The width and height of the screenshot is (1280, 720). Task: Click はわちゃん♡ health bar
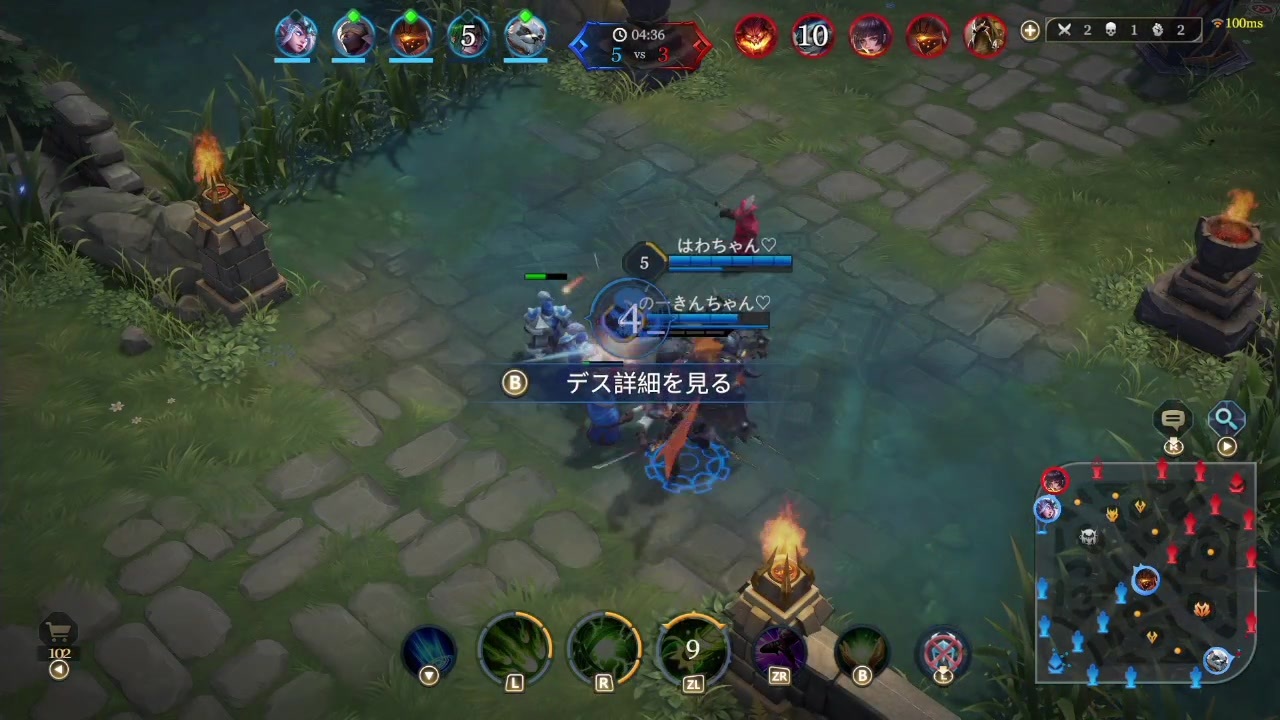pos(730,262)
